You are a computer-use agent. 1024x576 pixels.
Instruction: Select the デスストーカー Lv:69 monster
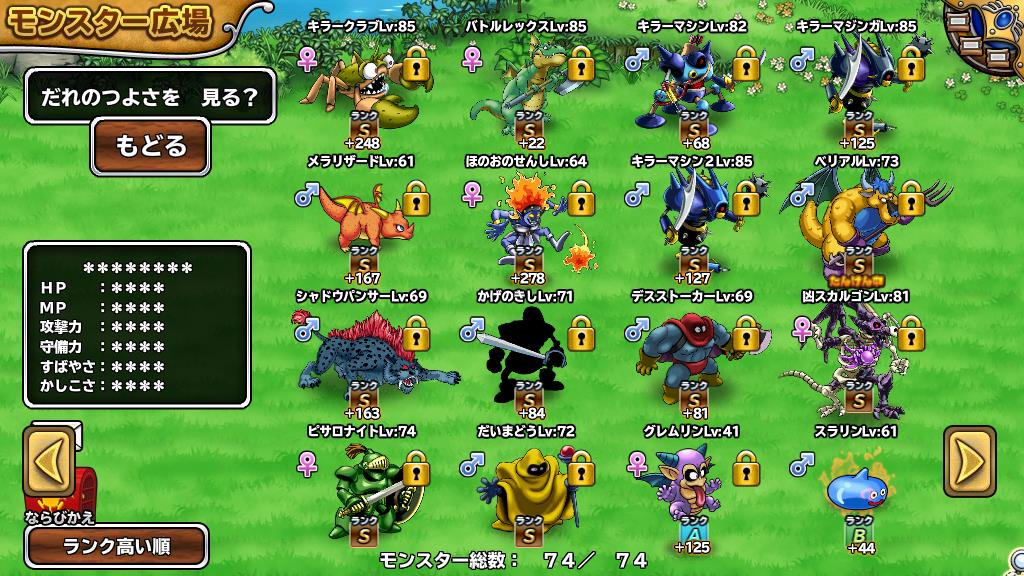(x=690, y=357)
